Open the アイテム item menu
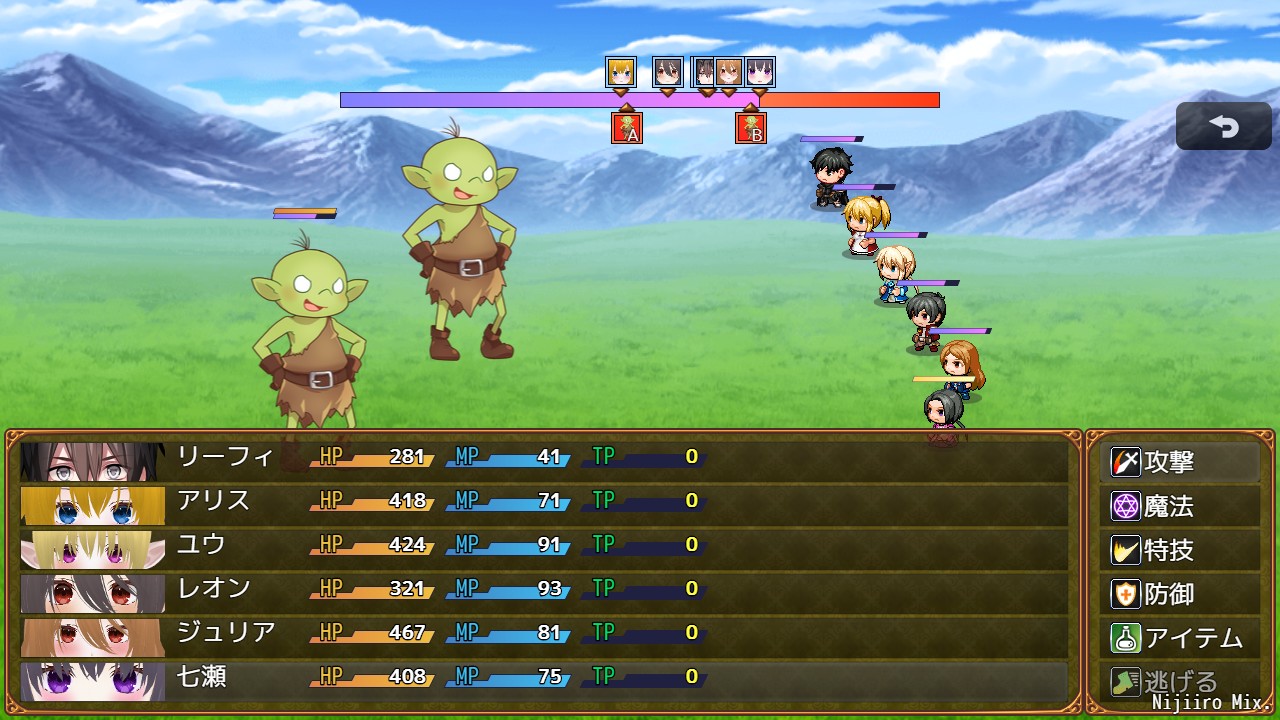Image resolution: width=1280 pixels, height=720 pixels. pyautogui.click(x=1180, y=639)
